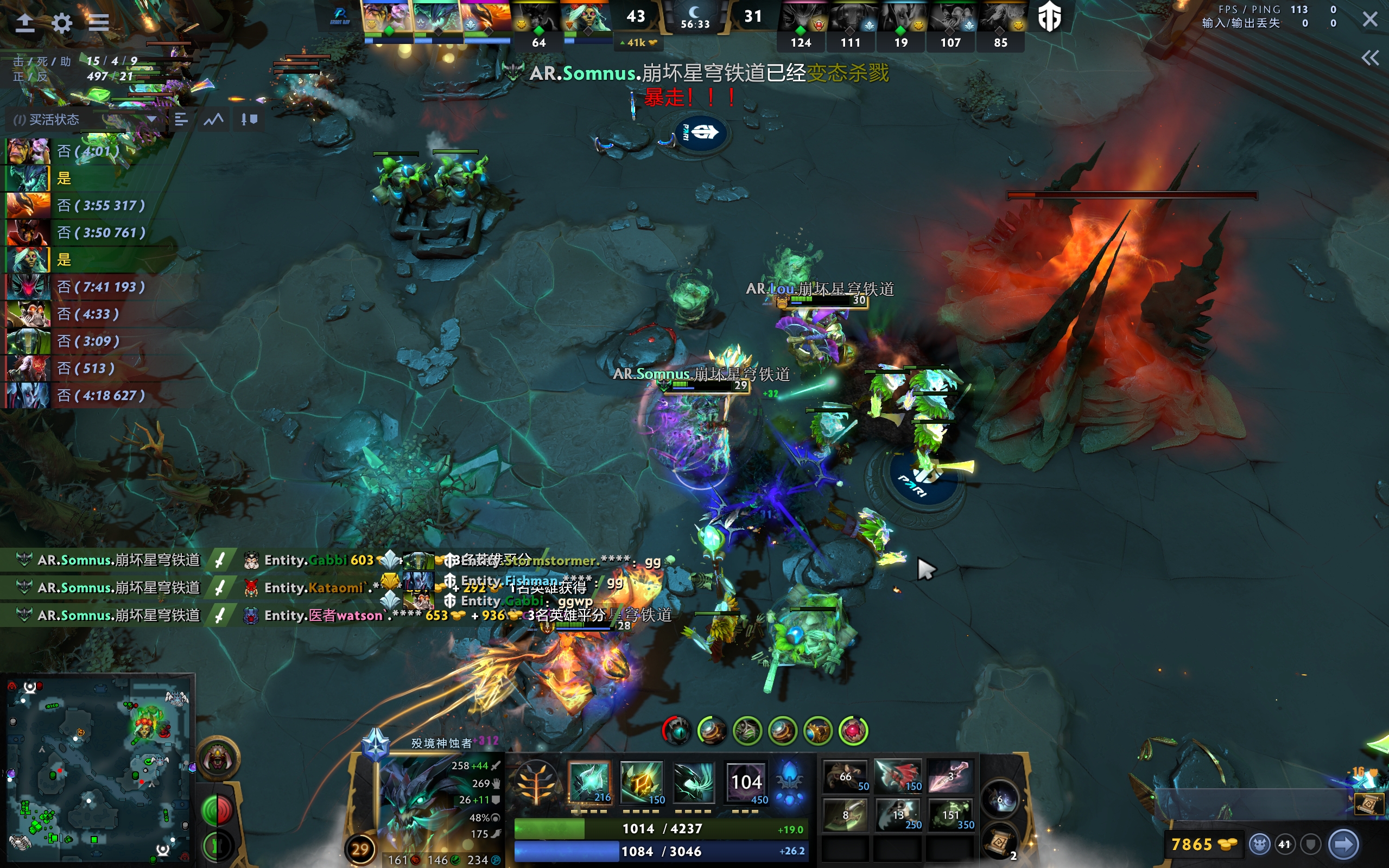This screenshot has height=868, width=1389.
Task: Close the top-right FPS/ping overlay with X
Action: [x=1370, y=20]
